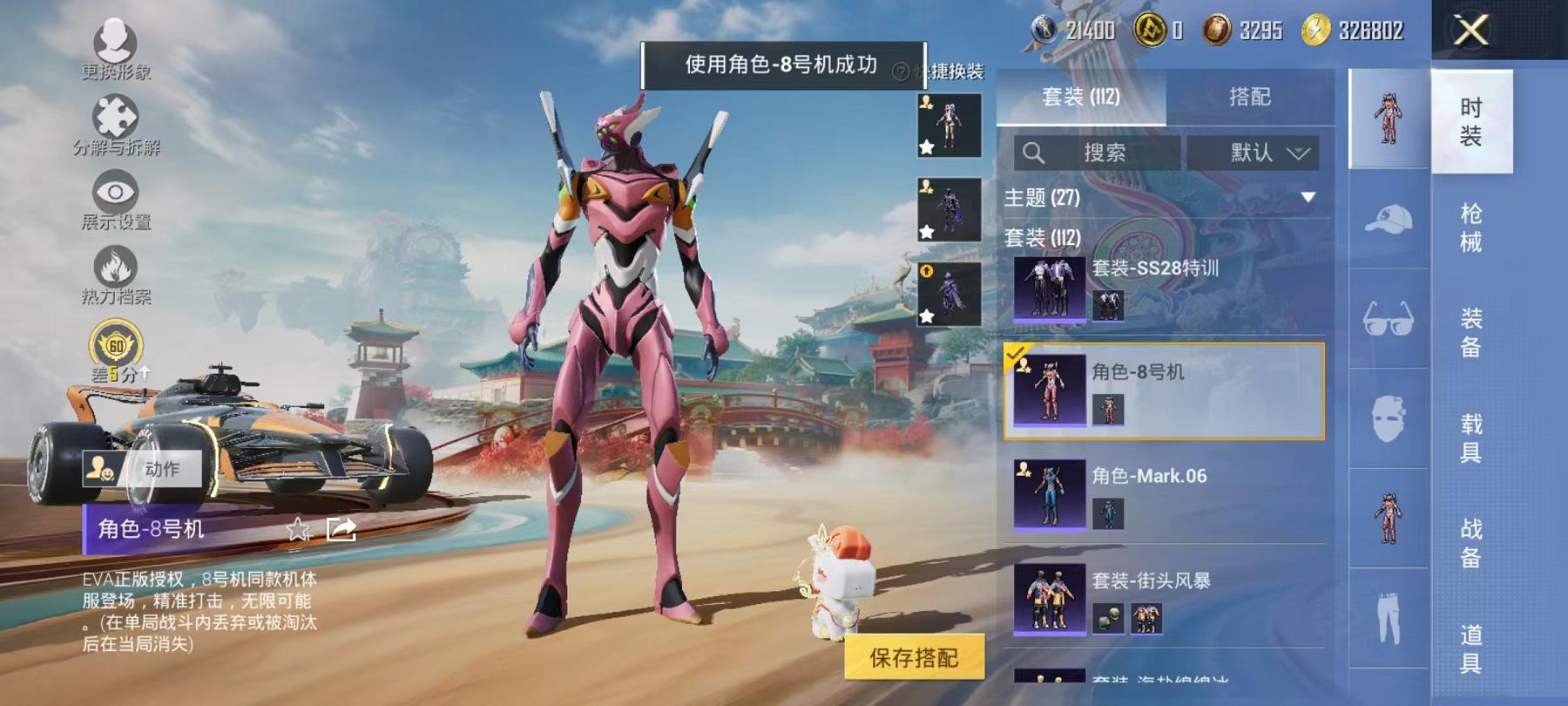
Task: Click the 搜索 search field
Action: 1106,153
